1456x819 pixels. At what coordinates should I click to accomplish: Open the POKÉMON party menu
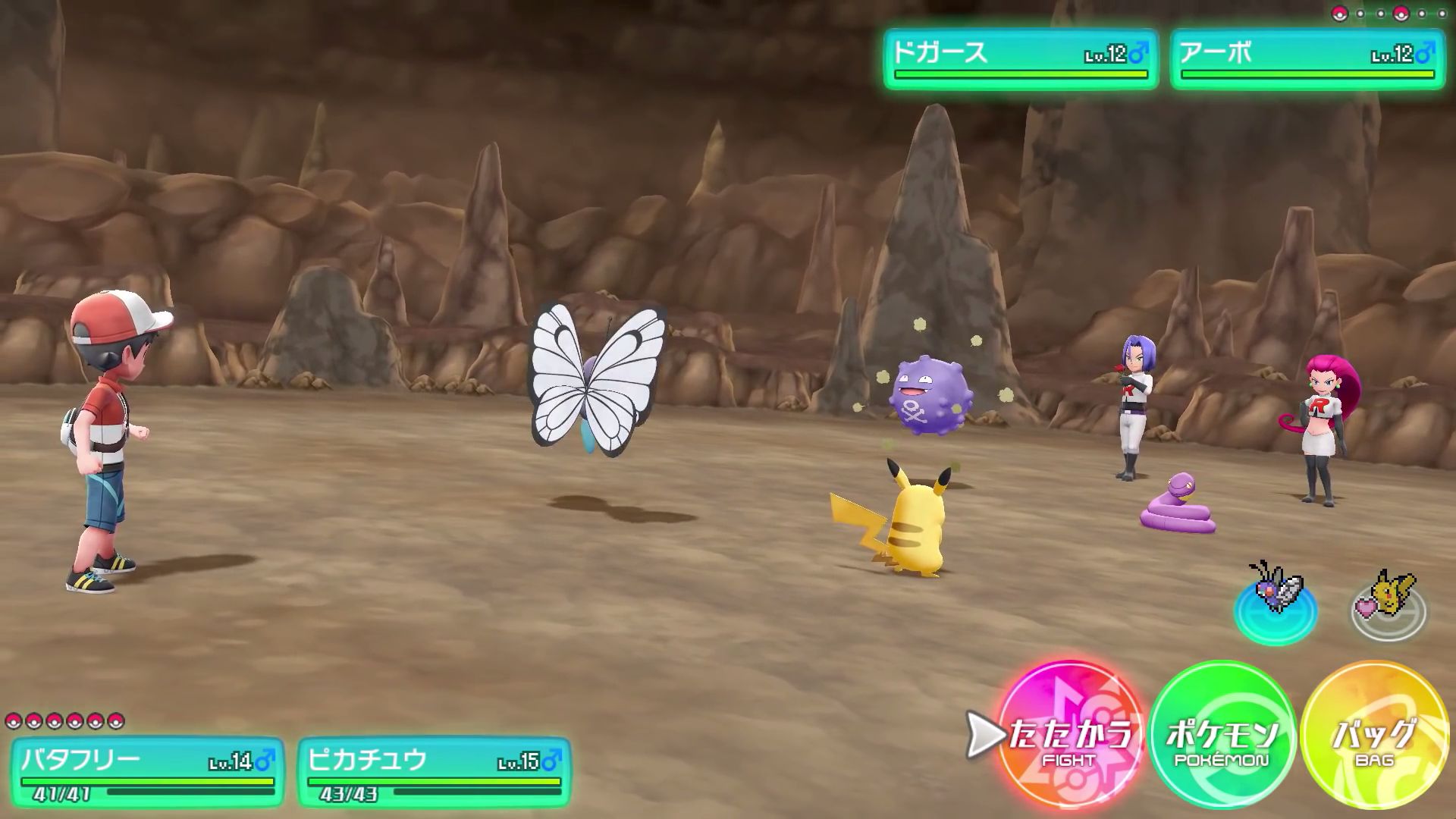point(1222,736)
